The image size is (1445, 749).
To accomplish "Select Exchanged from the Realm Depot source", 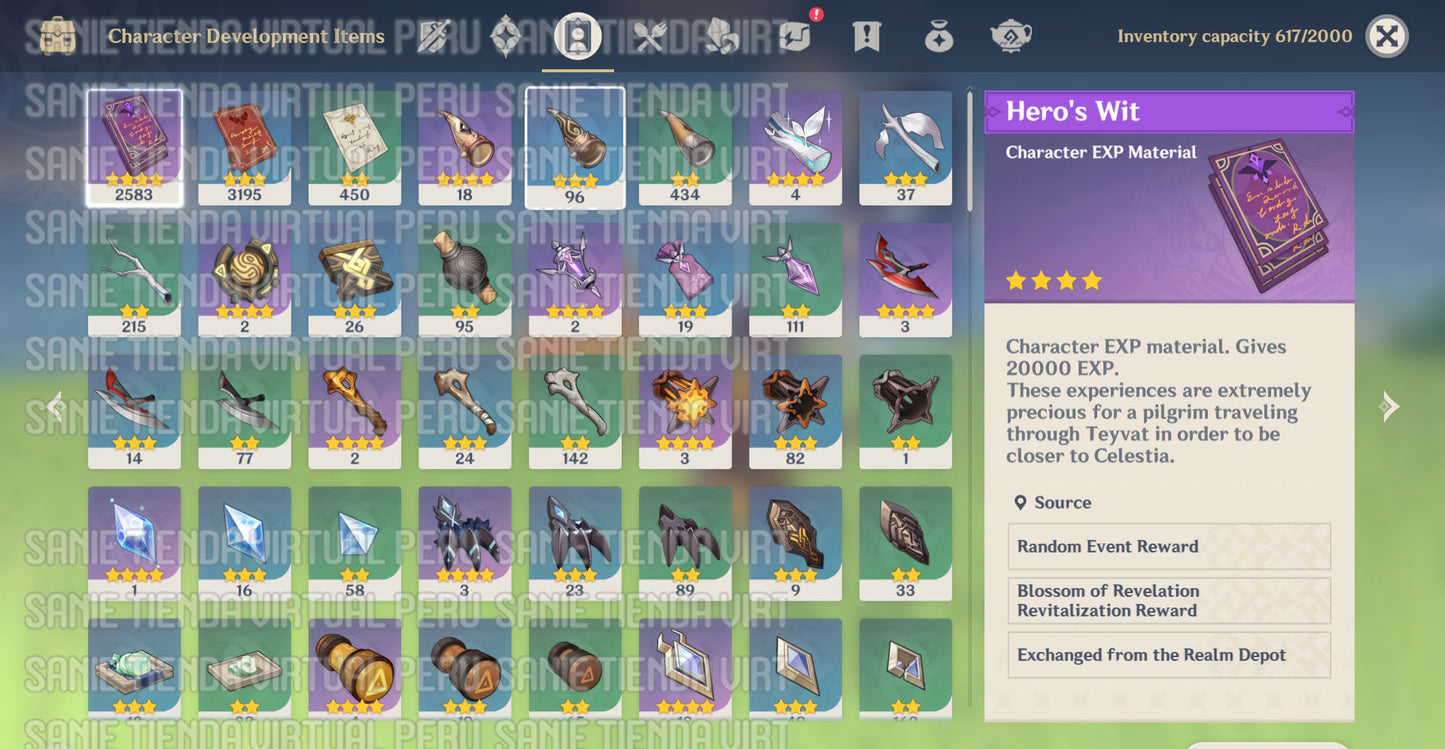I will point(1168,655).
